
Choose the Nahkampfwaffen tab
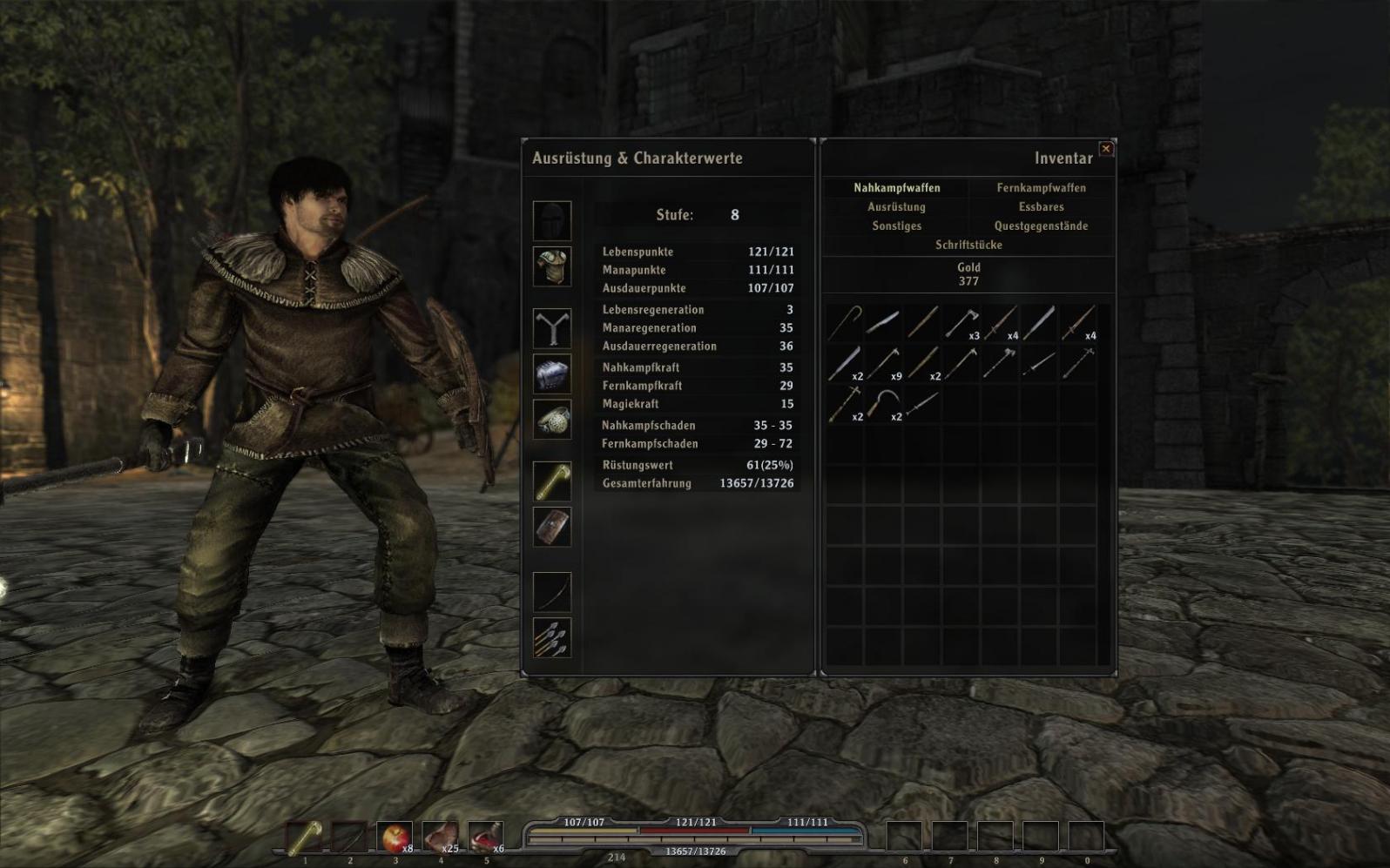coord(896,188)
